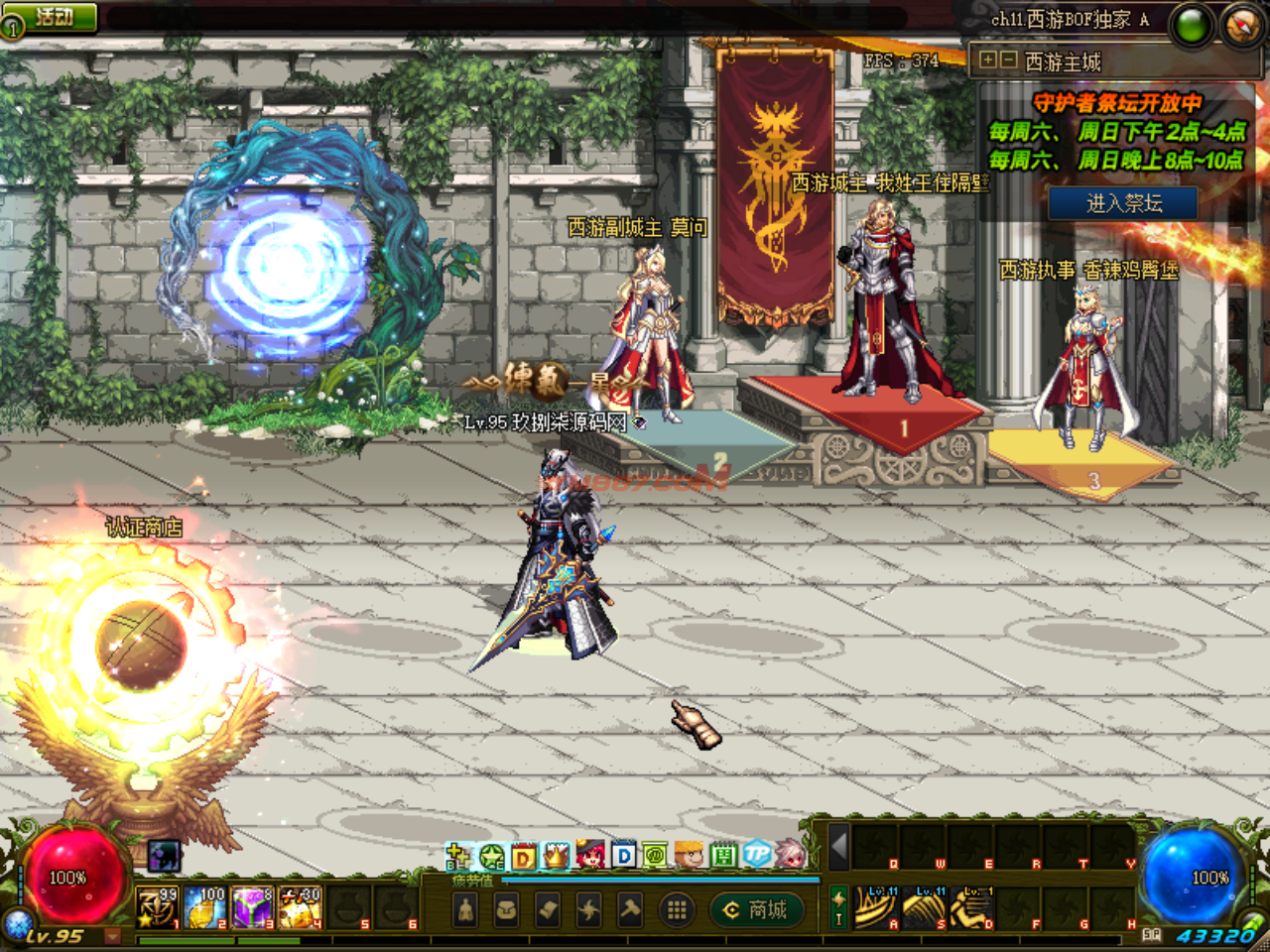The height and width of the screenshot is (952, 1270).
Task: Open the 活动 events button
Action: coord(52,17)
